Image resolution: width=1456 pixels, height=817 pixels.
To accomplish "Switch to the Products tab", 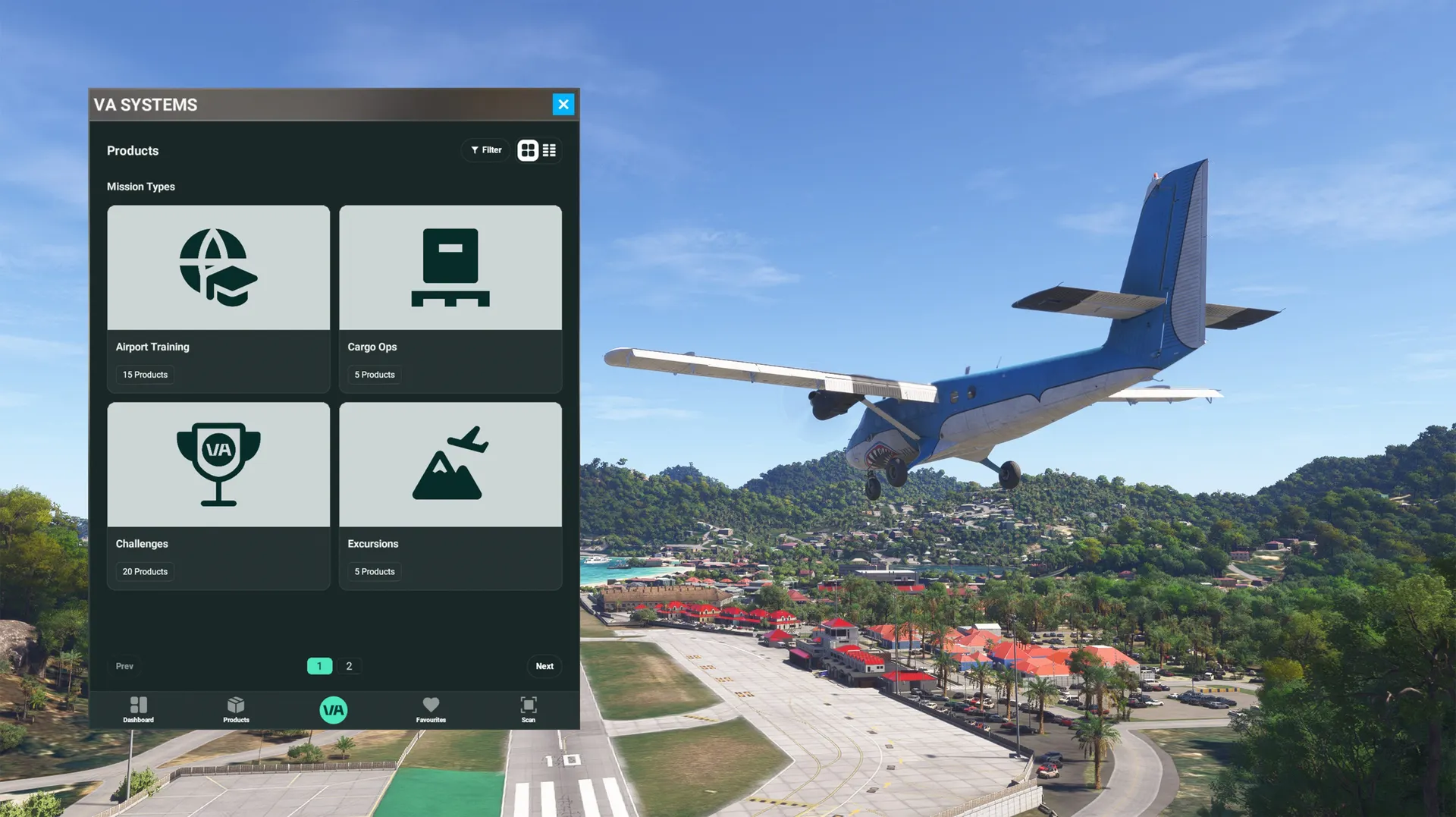I will coord(236,709).
